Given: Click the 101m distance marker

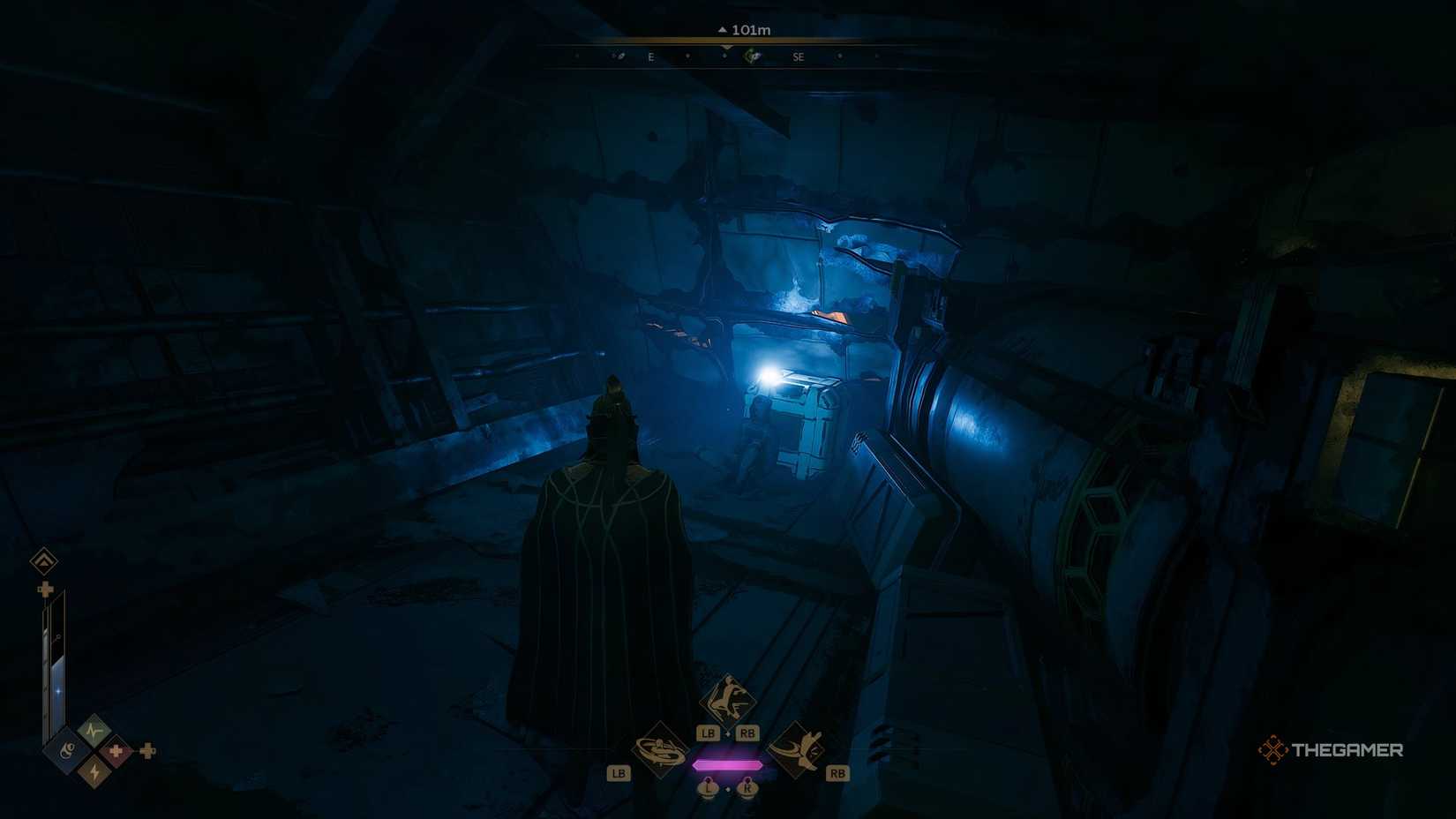Looking at the screenshot, I should click(751, 30).
